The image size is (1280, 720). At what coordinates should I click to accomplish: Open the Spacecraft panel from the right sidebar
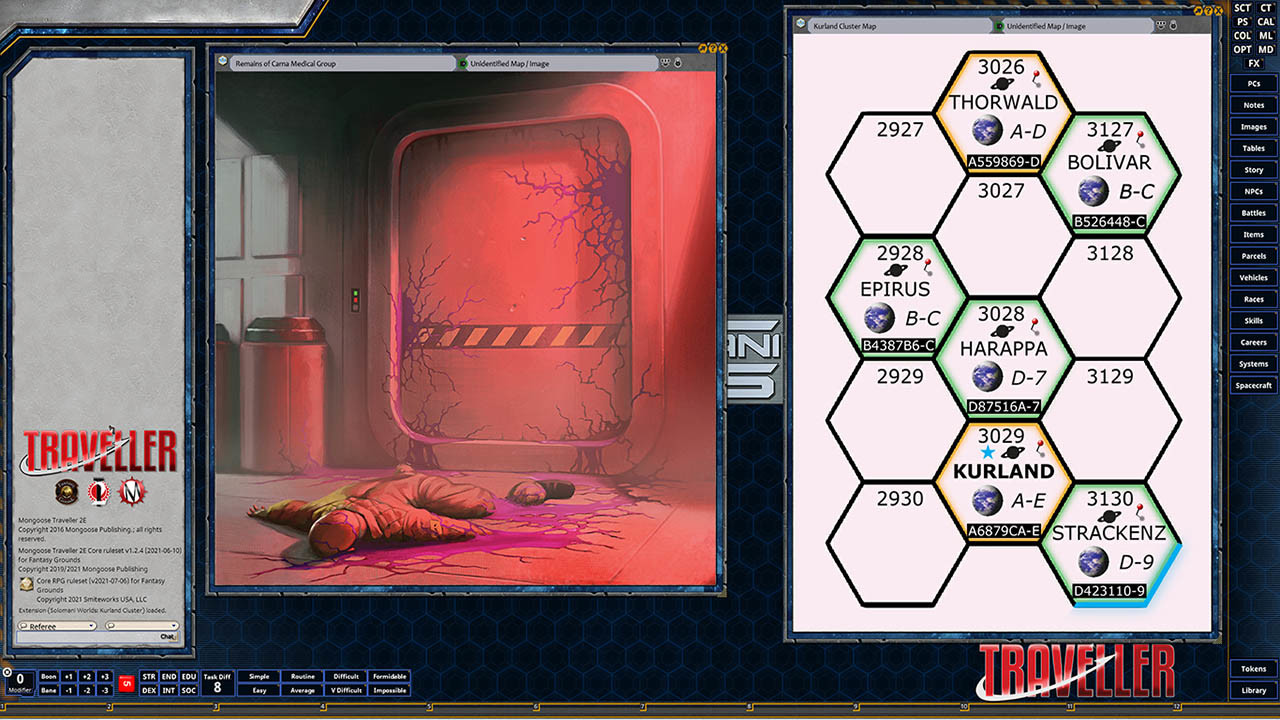click(x=1252, y=384)
